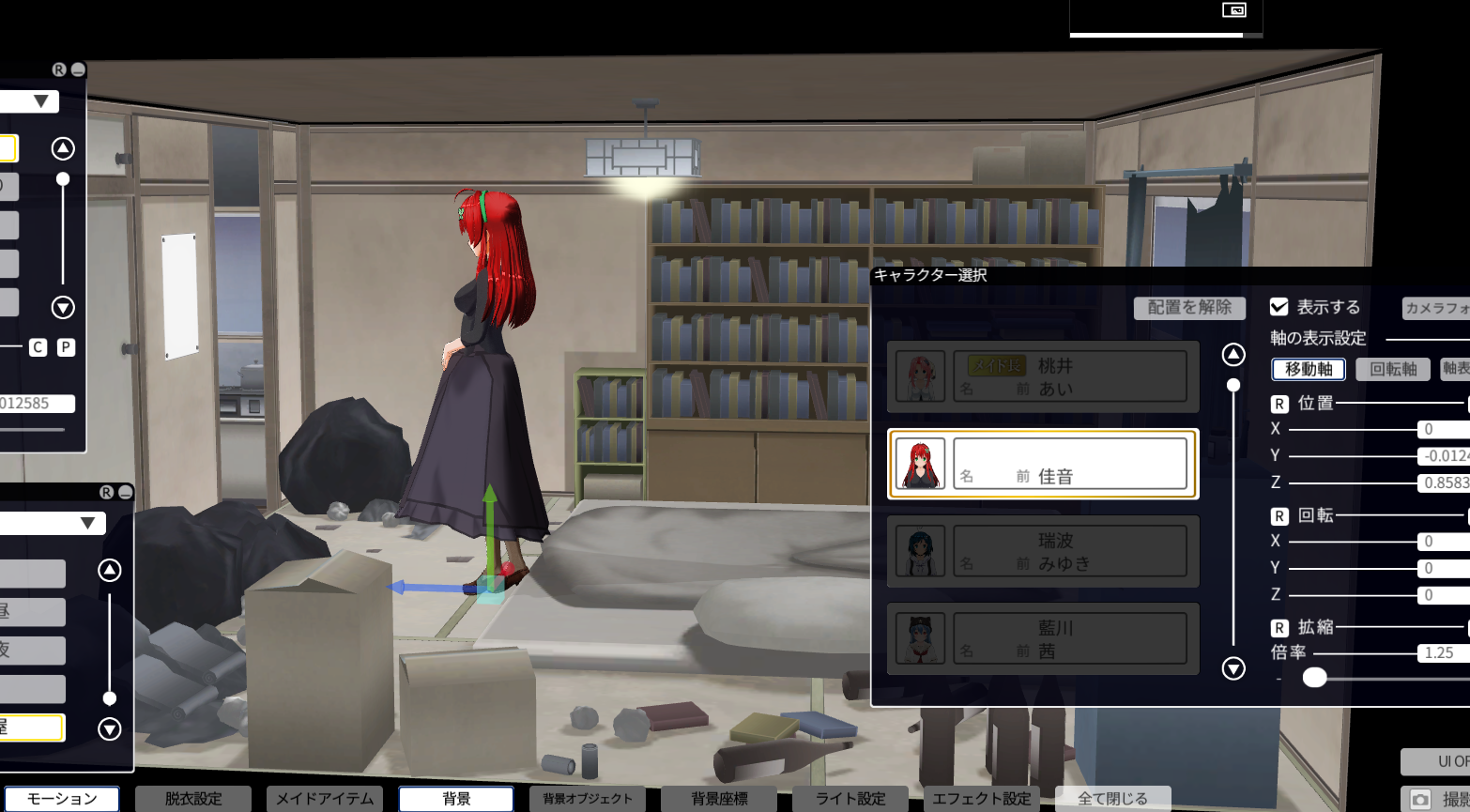Click 全て閉じる to close all panels
The image size is (1470, 812).
coord(1112,799)
